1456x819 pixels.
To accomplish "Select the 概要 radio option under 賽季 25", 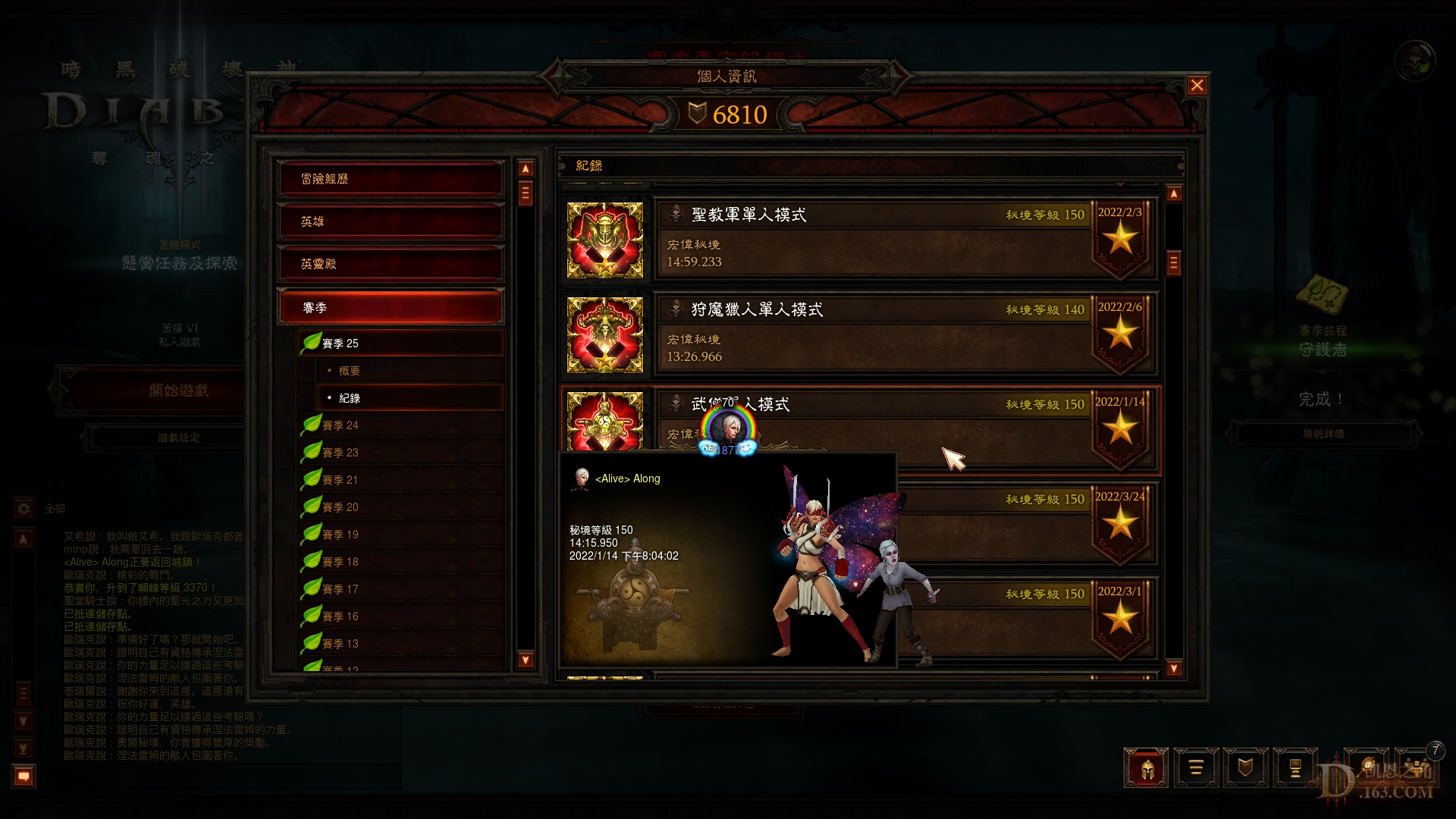I will (x=350, y=370).
